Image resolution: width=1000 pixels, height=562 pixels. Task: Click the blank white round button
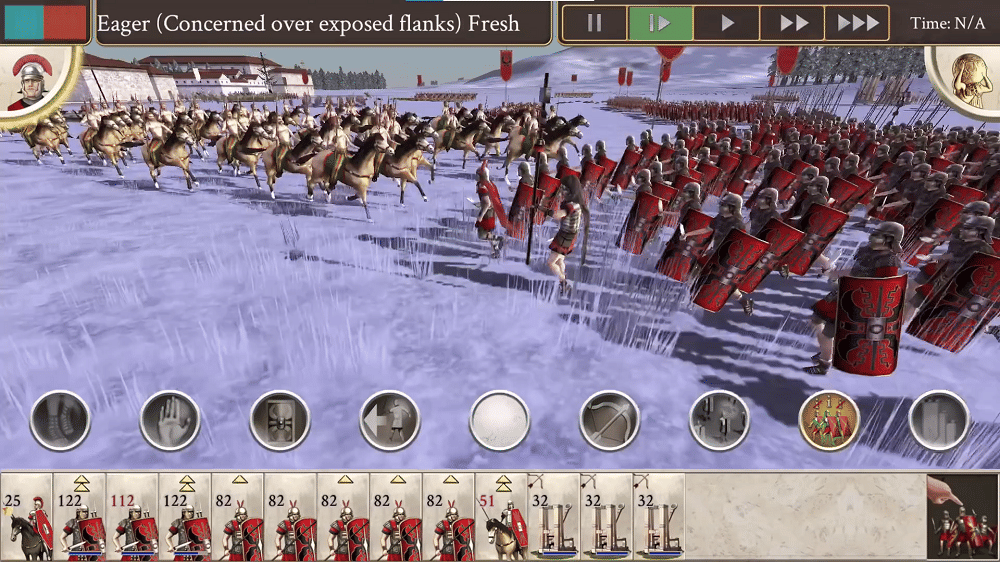coord(500,420)
